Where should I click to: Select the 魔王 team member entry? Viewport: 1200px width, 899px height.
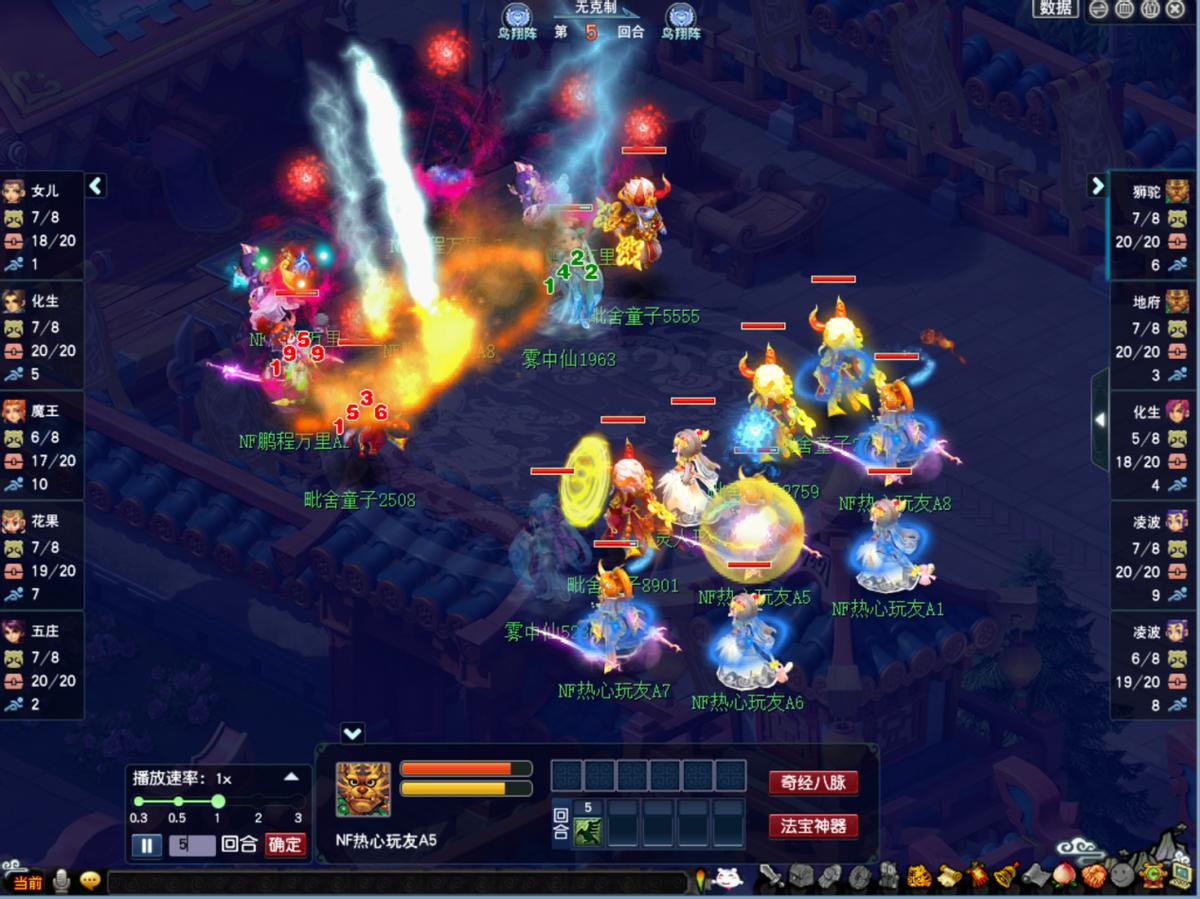tap(42, 446)
